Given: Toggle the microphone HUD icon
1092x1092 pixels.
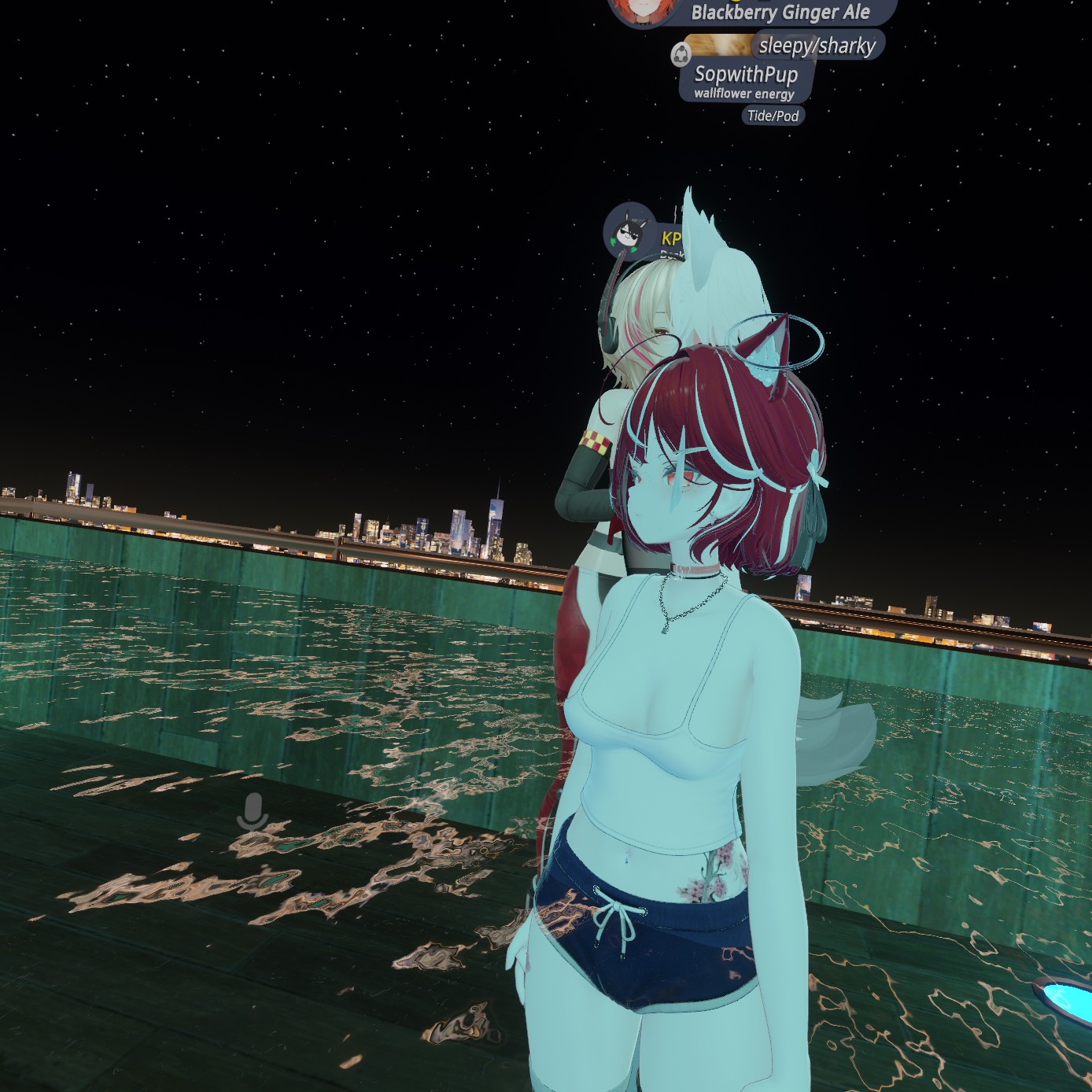Looking at the screenshot, I should click(x=253, y=811).
